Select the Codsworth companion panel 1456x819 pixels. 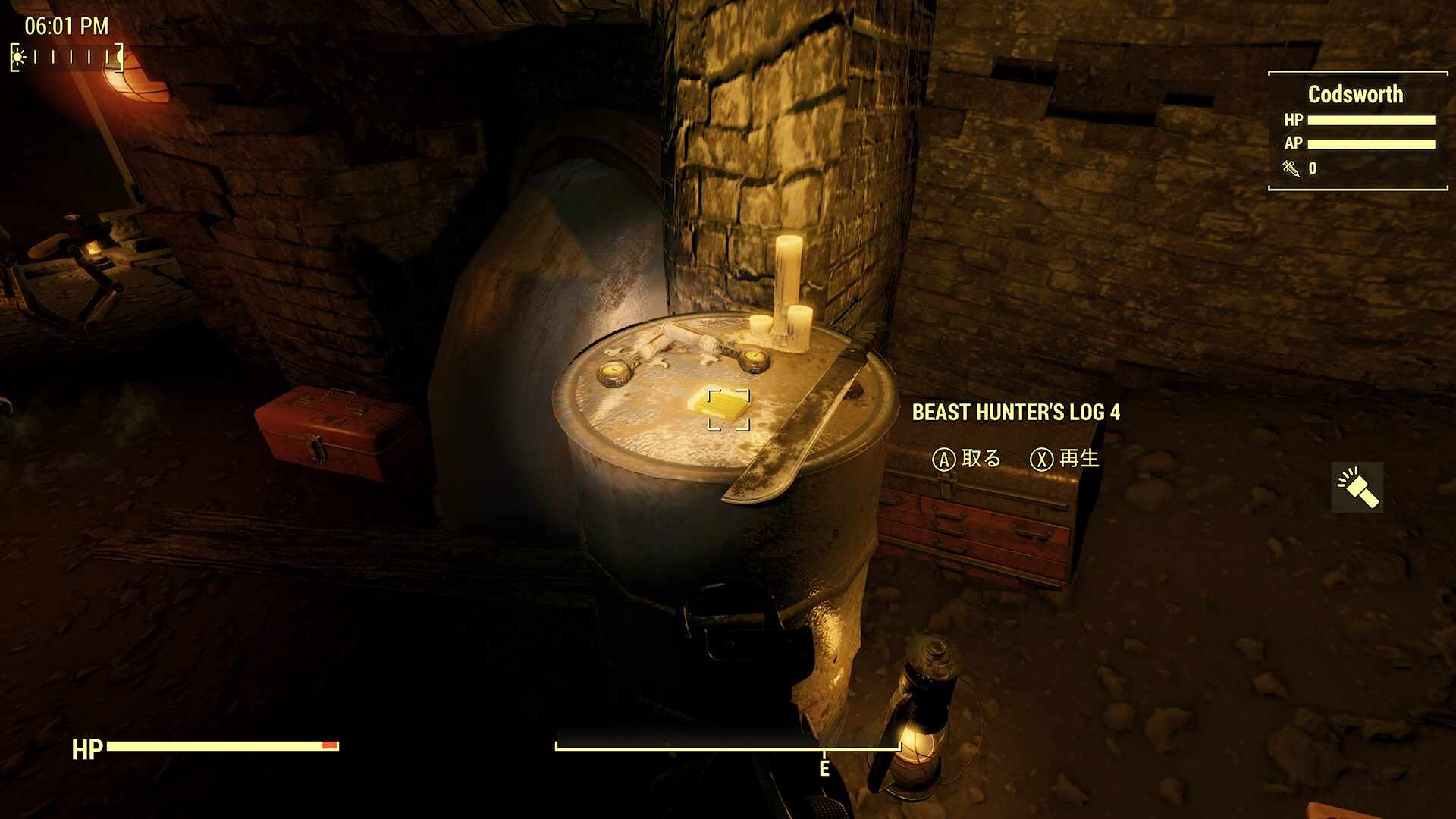[1357, 130]
